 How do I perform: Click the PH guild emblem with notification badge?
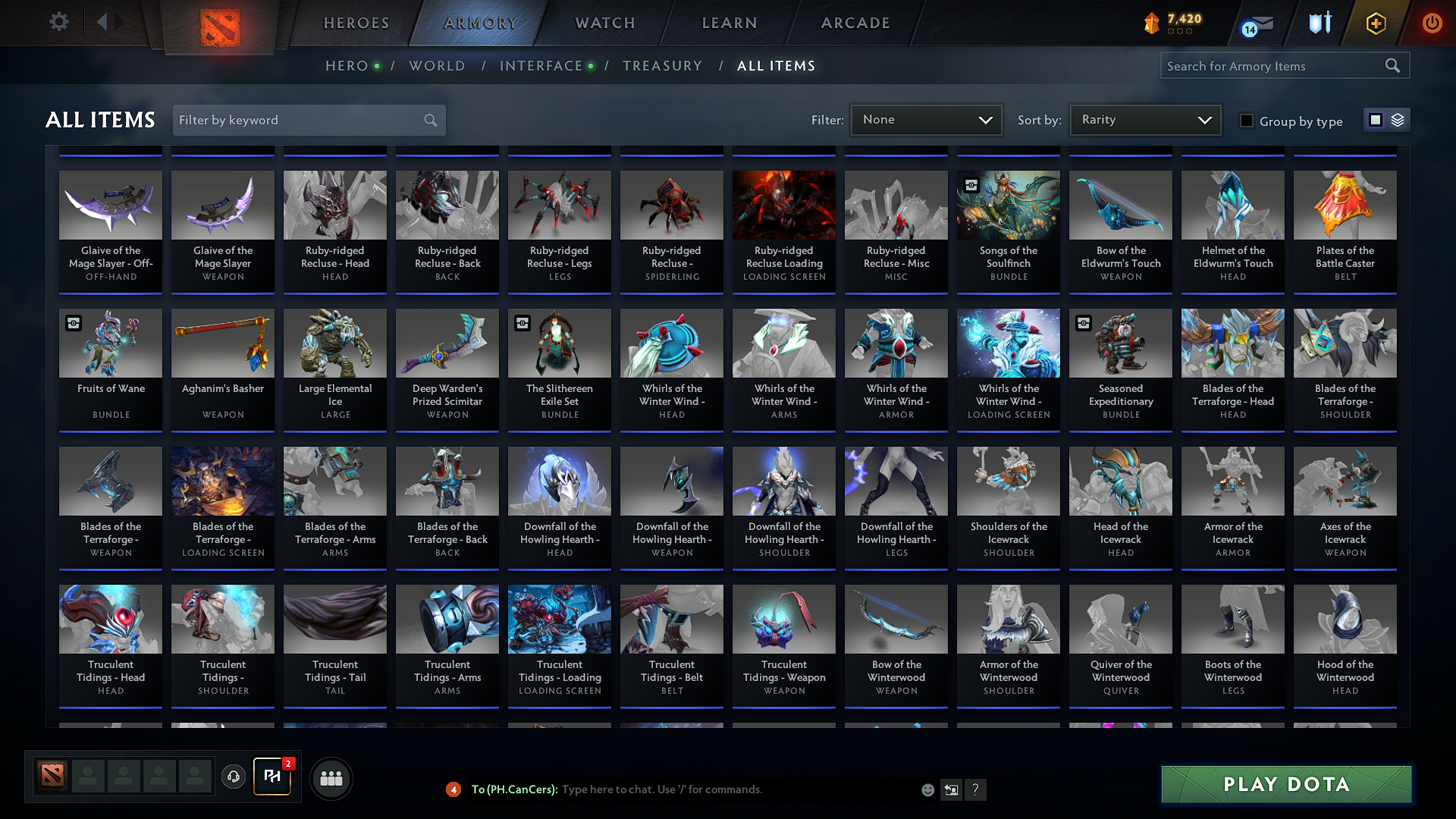tap(271, 777)
